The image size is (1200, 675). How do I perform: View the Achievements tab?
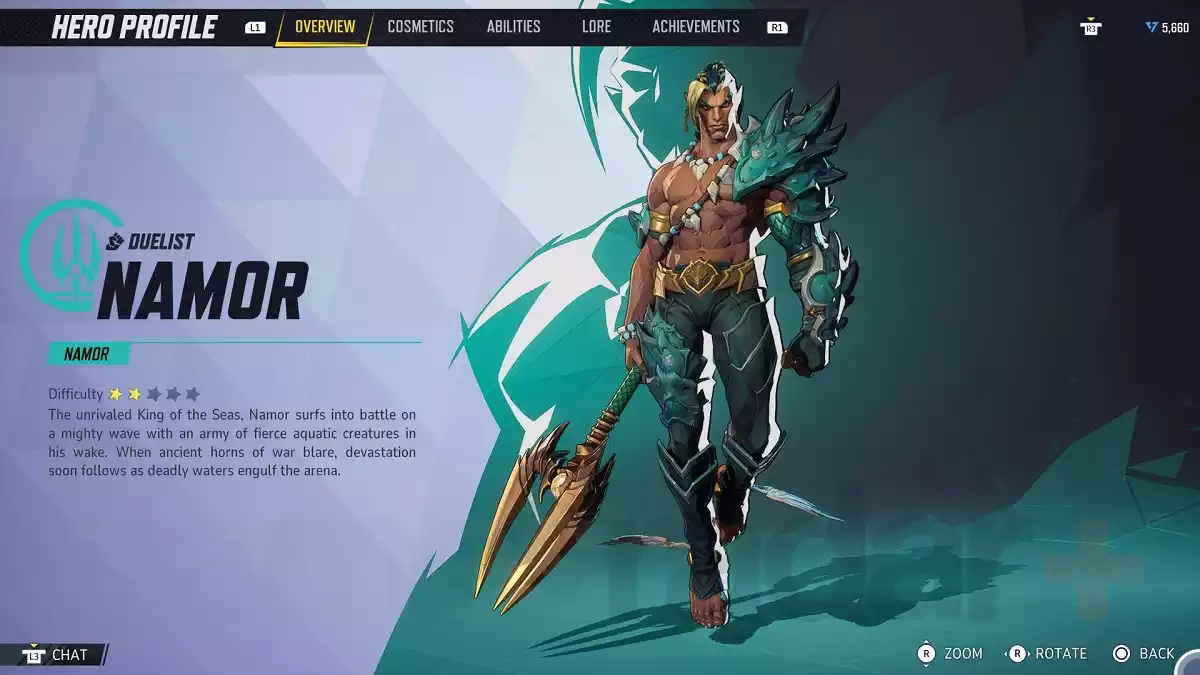(696, 27)
